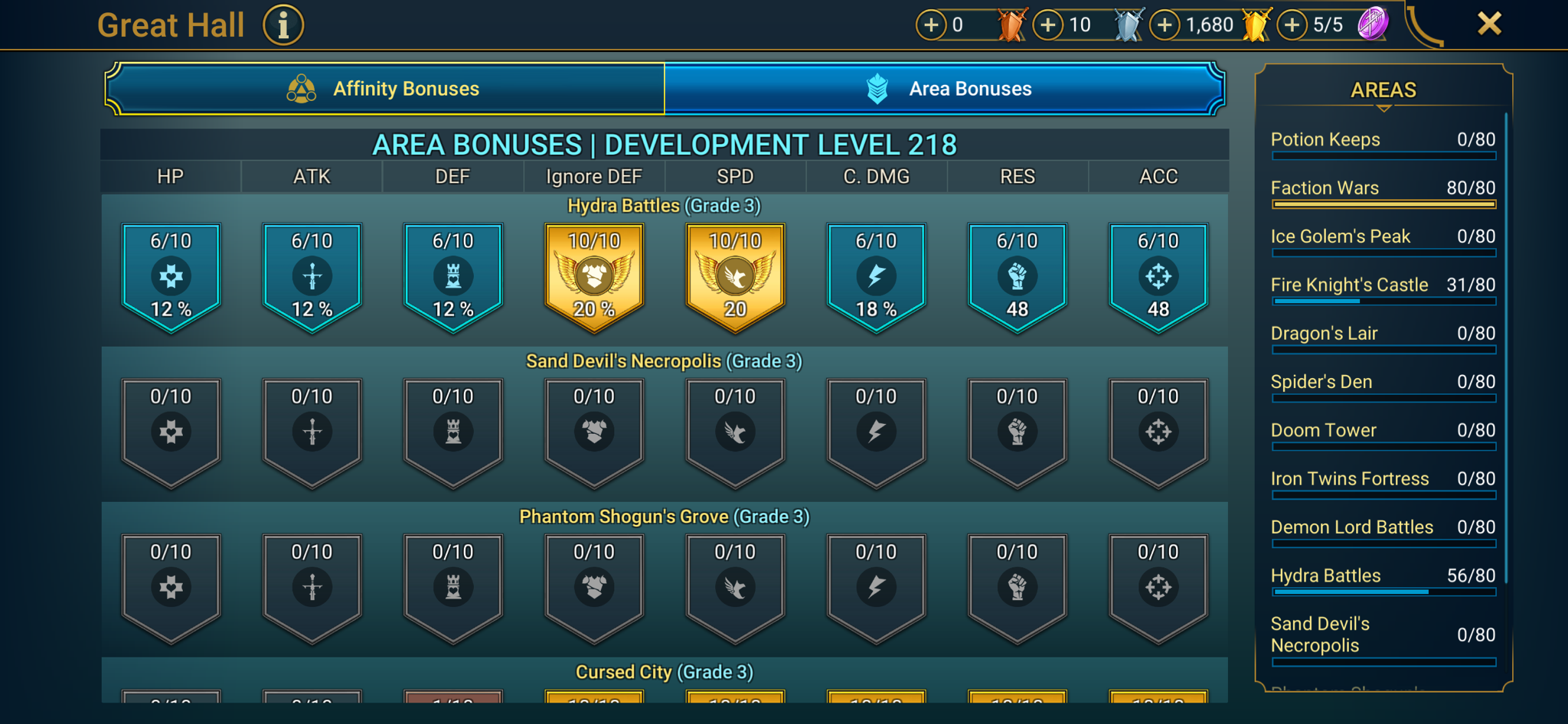Select the RES shield showing 48 bonus
1568x724 pixels.
coord(1017,276)
